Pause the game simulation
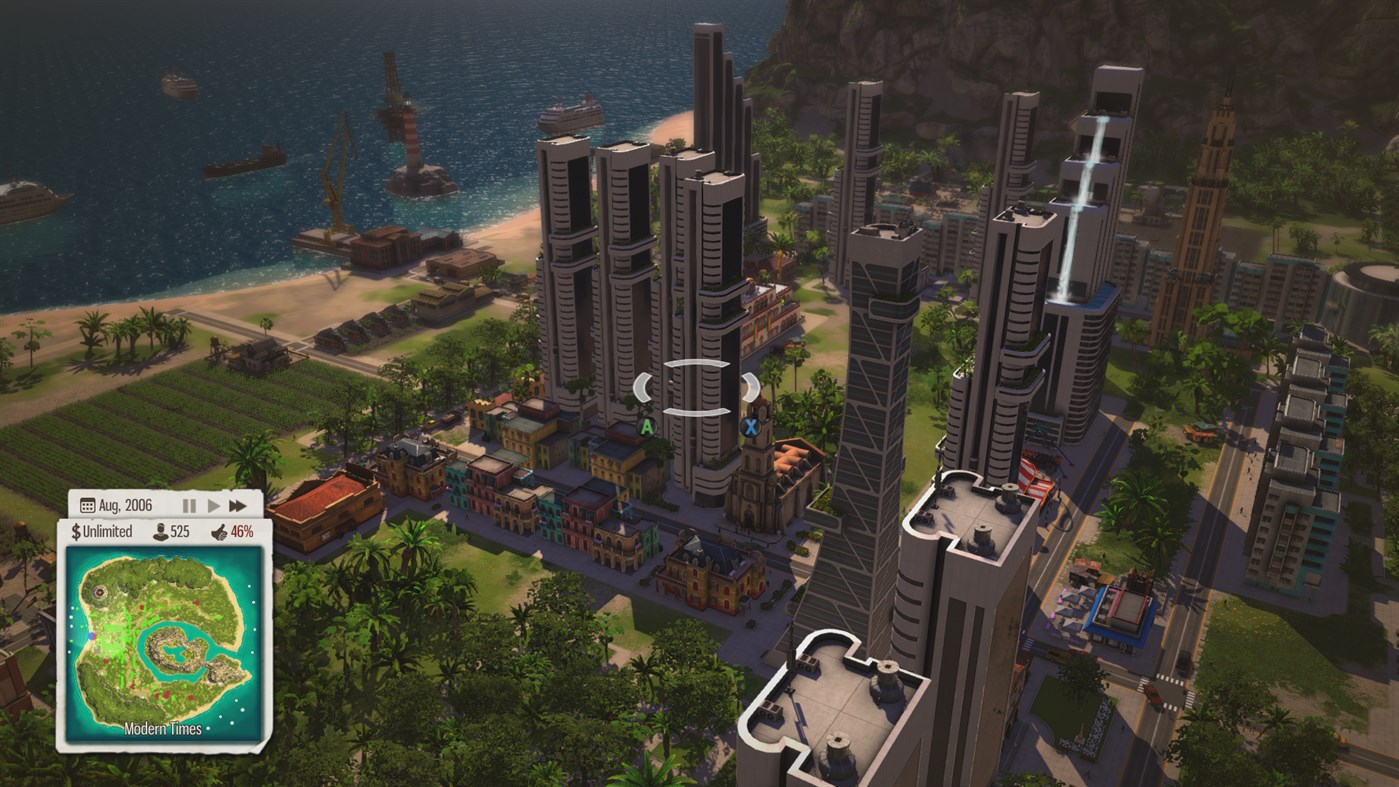 tap(189, 505)
